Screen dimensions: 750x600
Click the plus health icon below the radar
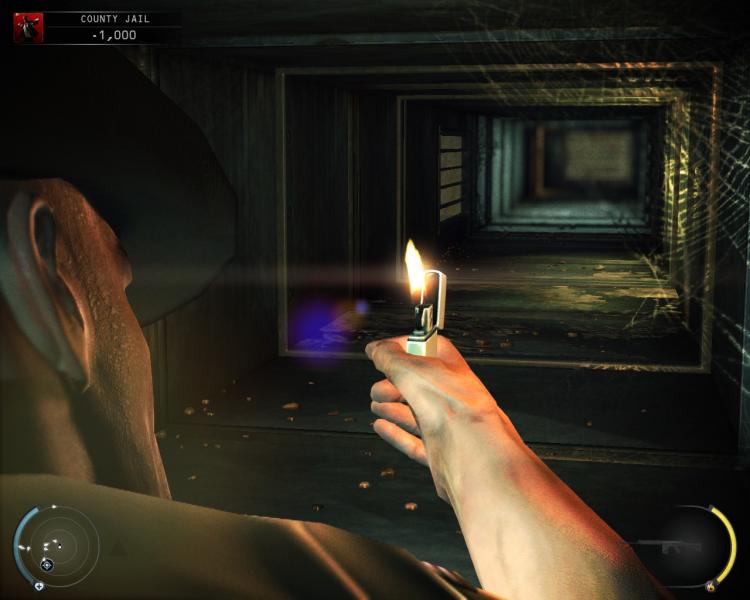click(39, 585)
